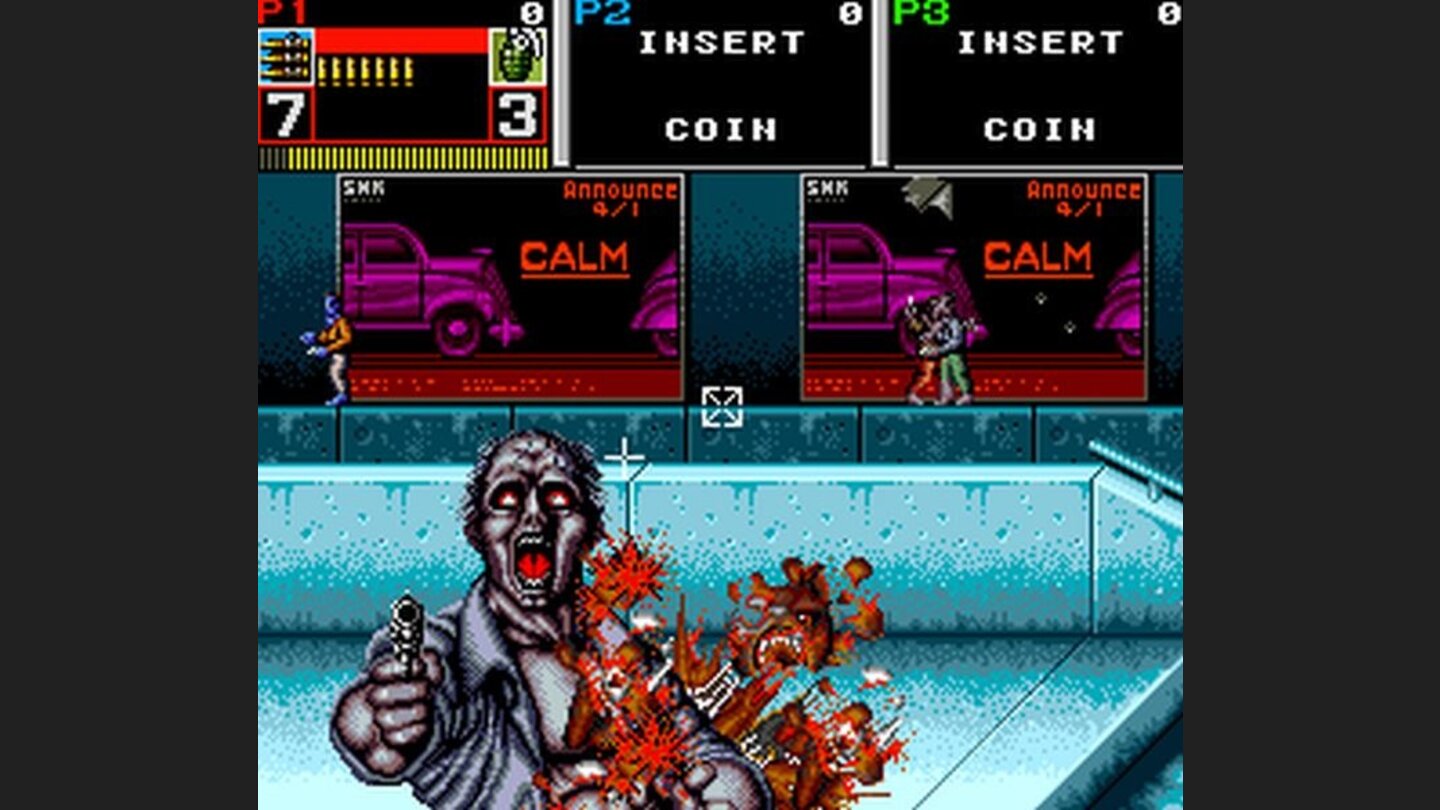Viewport: 1440px width, 810px height.
Task: Select the crosshair above the zombie's head
Action: pyautogui.click(x=626, y=455)
